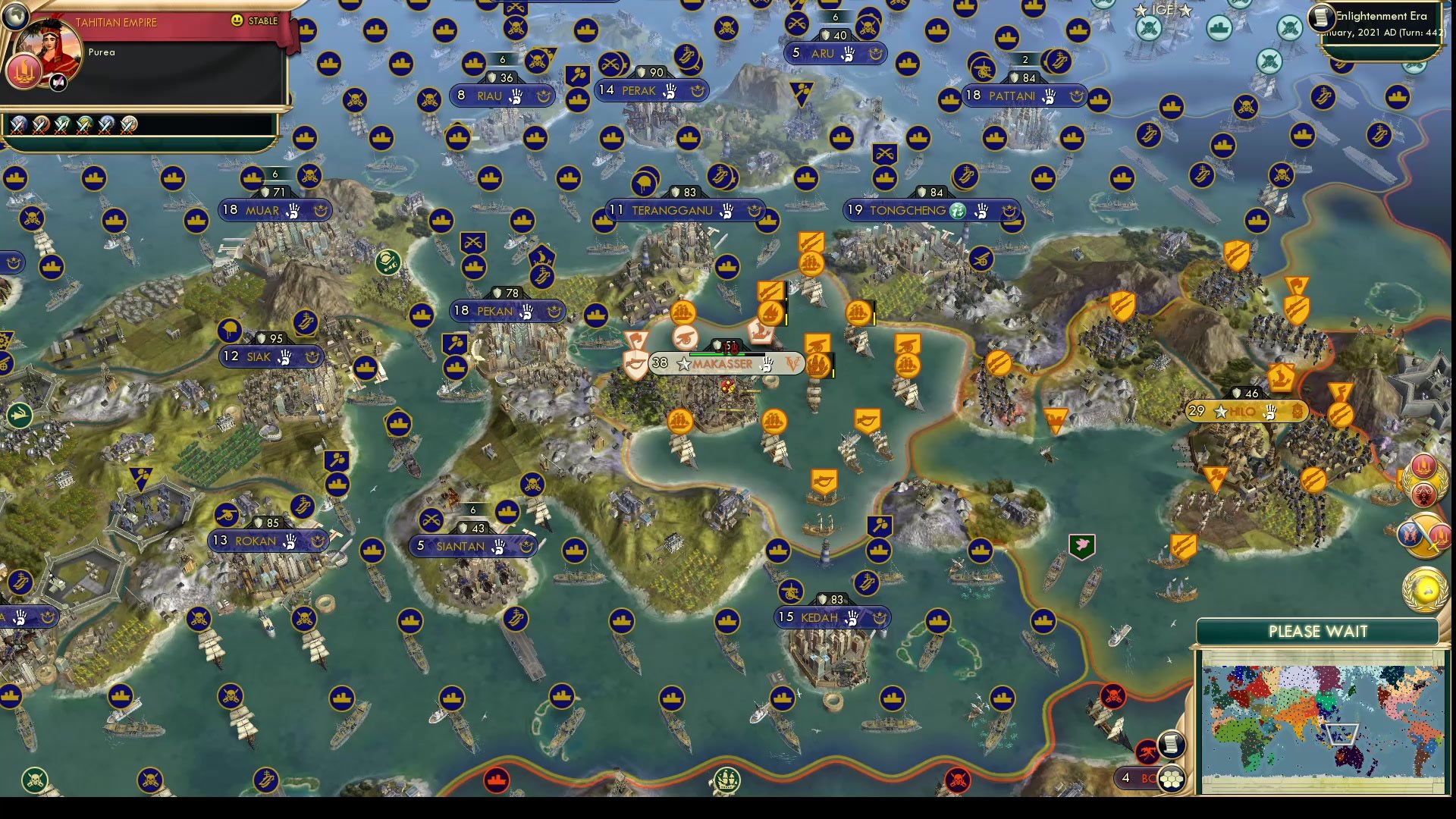Open the notification scroll log icon

click(1171, 745)
